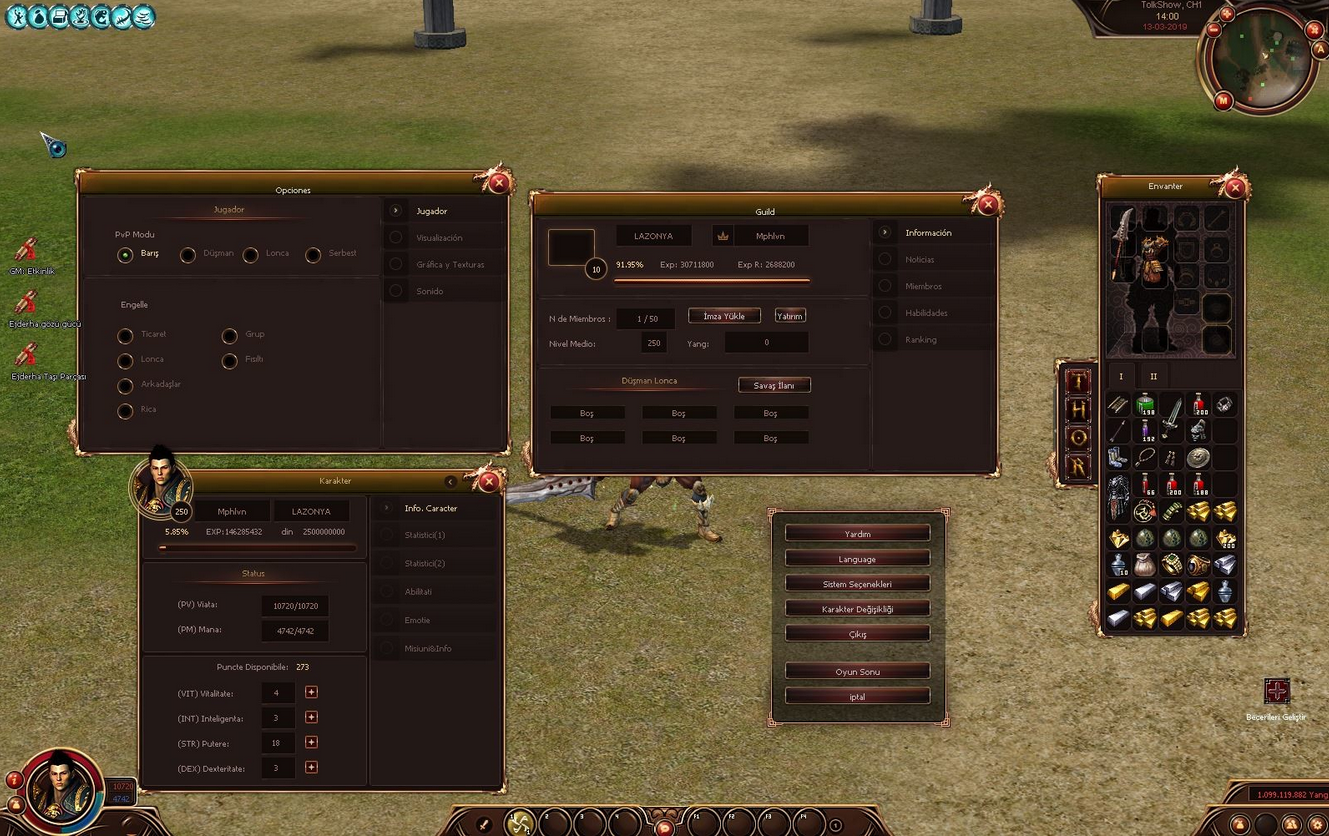Toggle the Ticaret block option
Image resolution: width=1329 pixels, height=836 pixels.
[125, 335]
